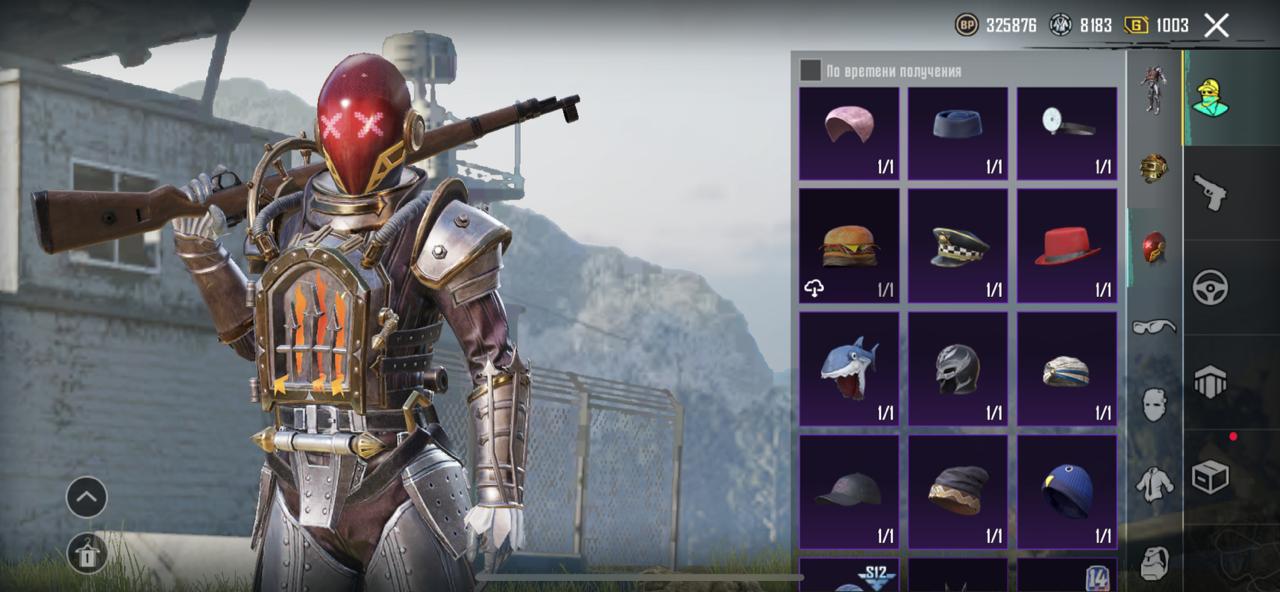This screenshot has height=592, width=1280.
Task: Select the gray beanie with gold trim
Action: click(958, 492)
